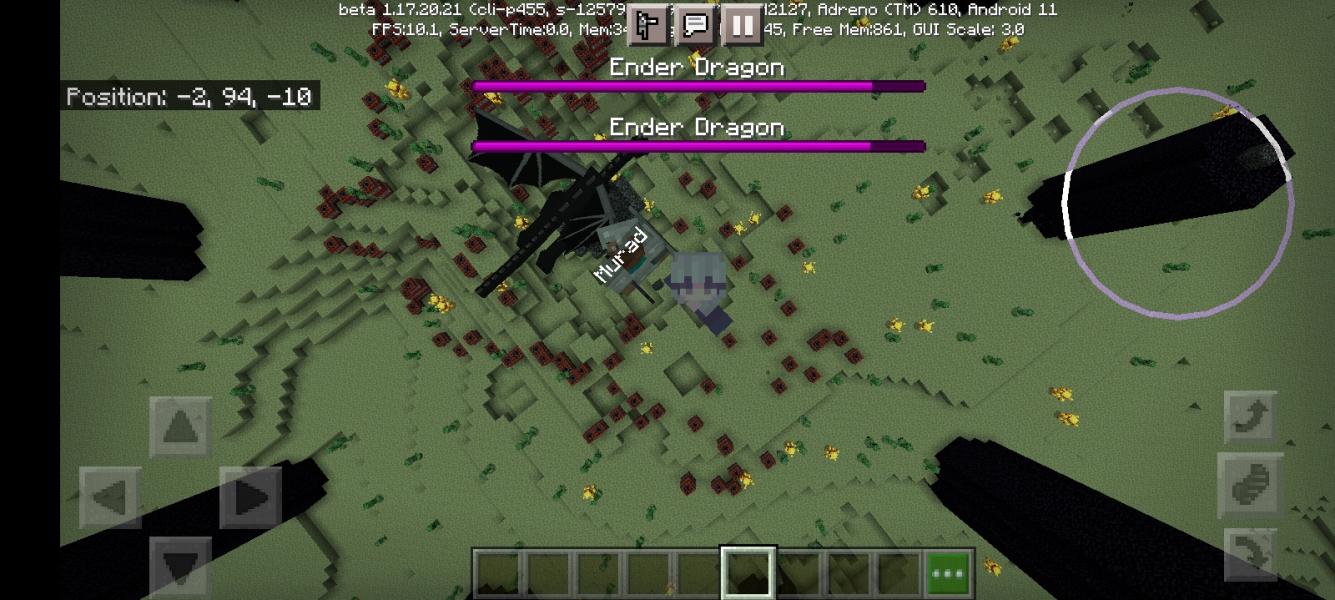
Task: Tap the fly down arrow button
Action: point(1250,554)
